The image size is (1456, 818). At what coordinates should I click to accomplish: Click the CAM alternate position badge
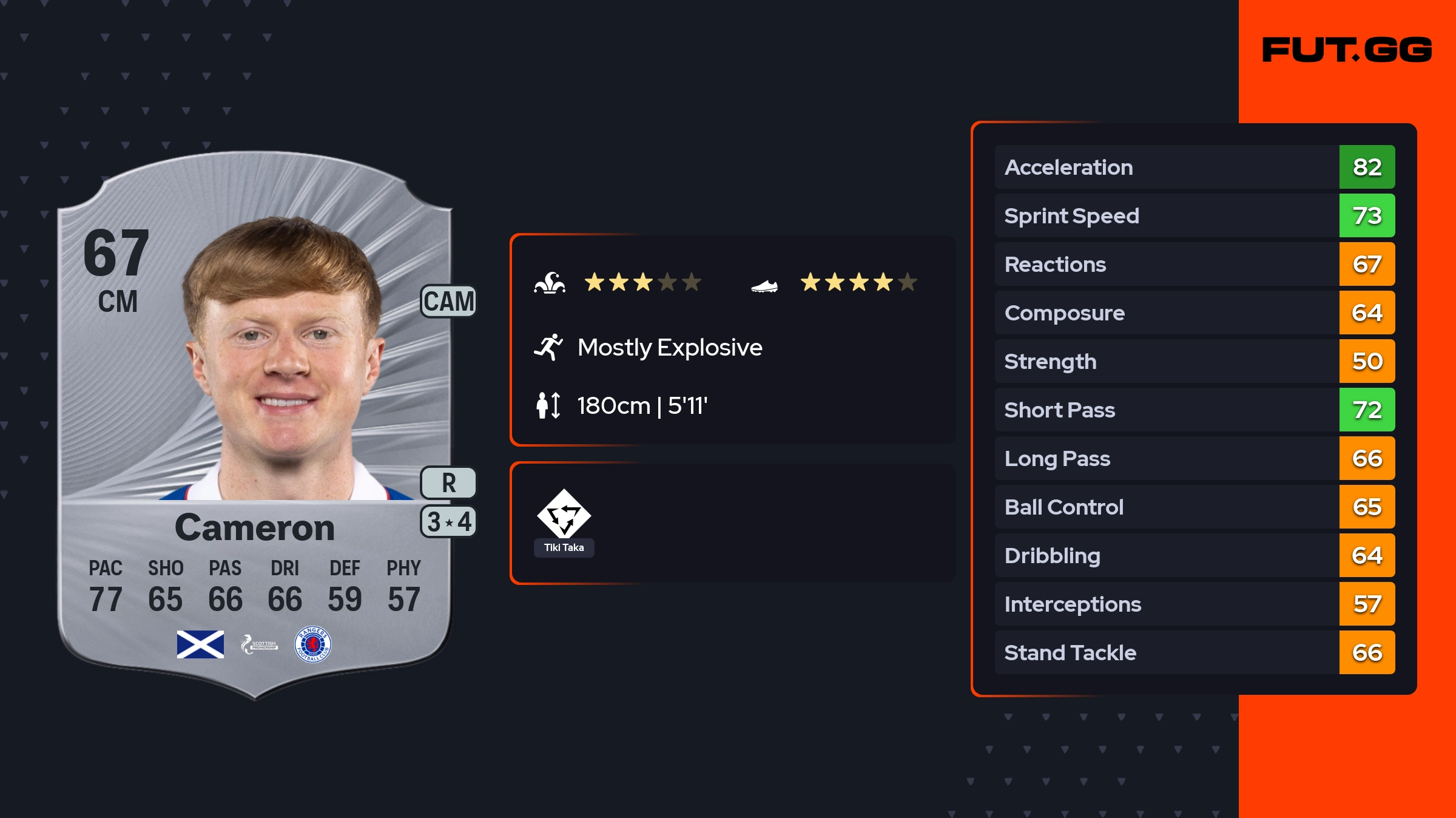pyautogui.click(x=448, y=301)
